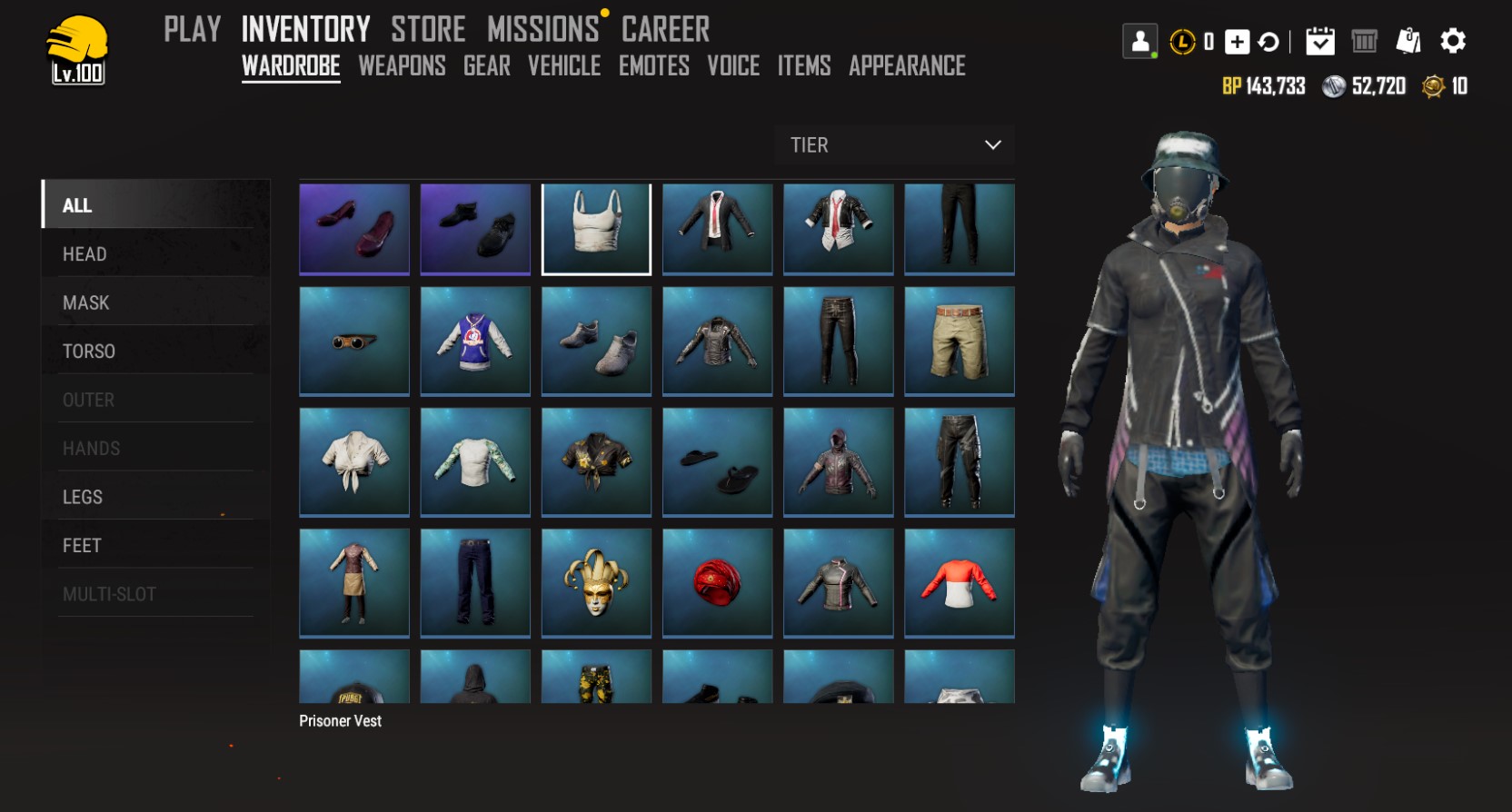Equip the khaki shorts item

[959, 341]
